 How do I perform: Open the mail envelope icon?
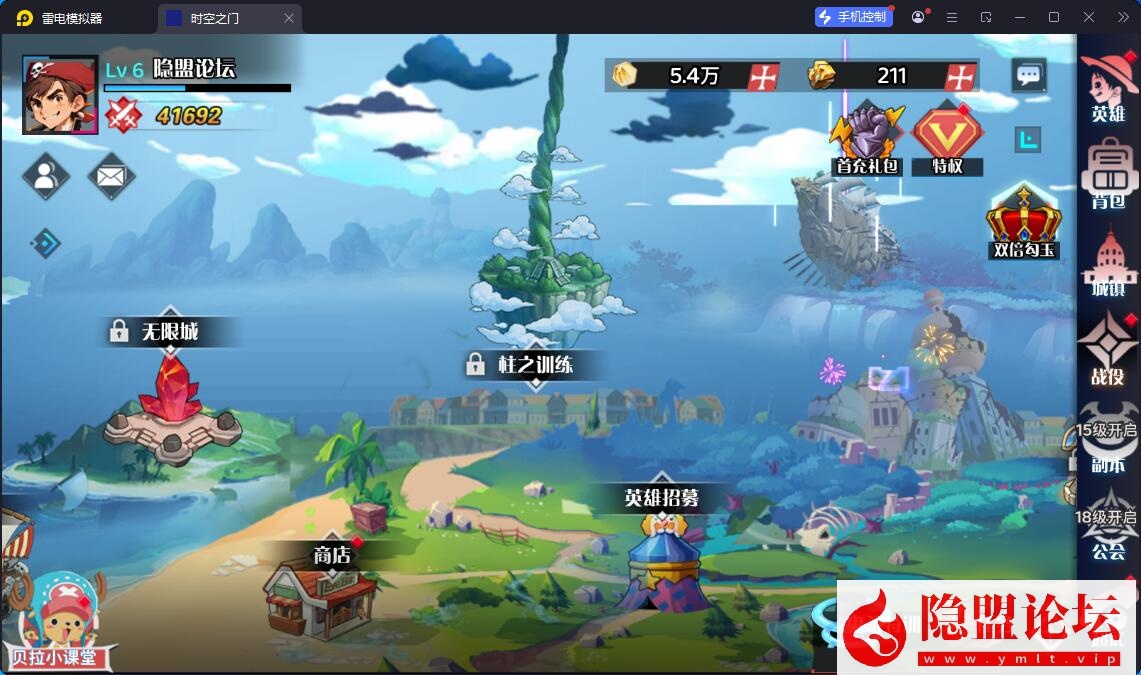(x=111, y=177)
